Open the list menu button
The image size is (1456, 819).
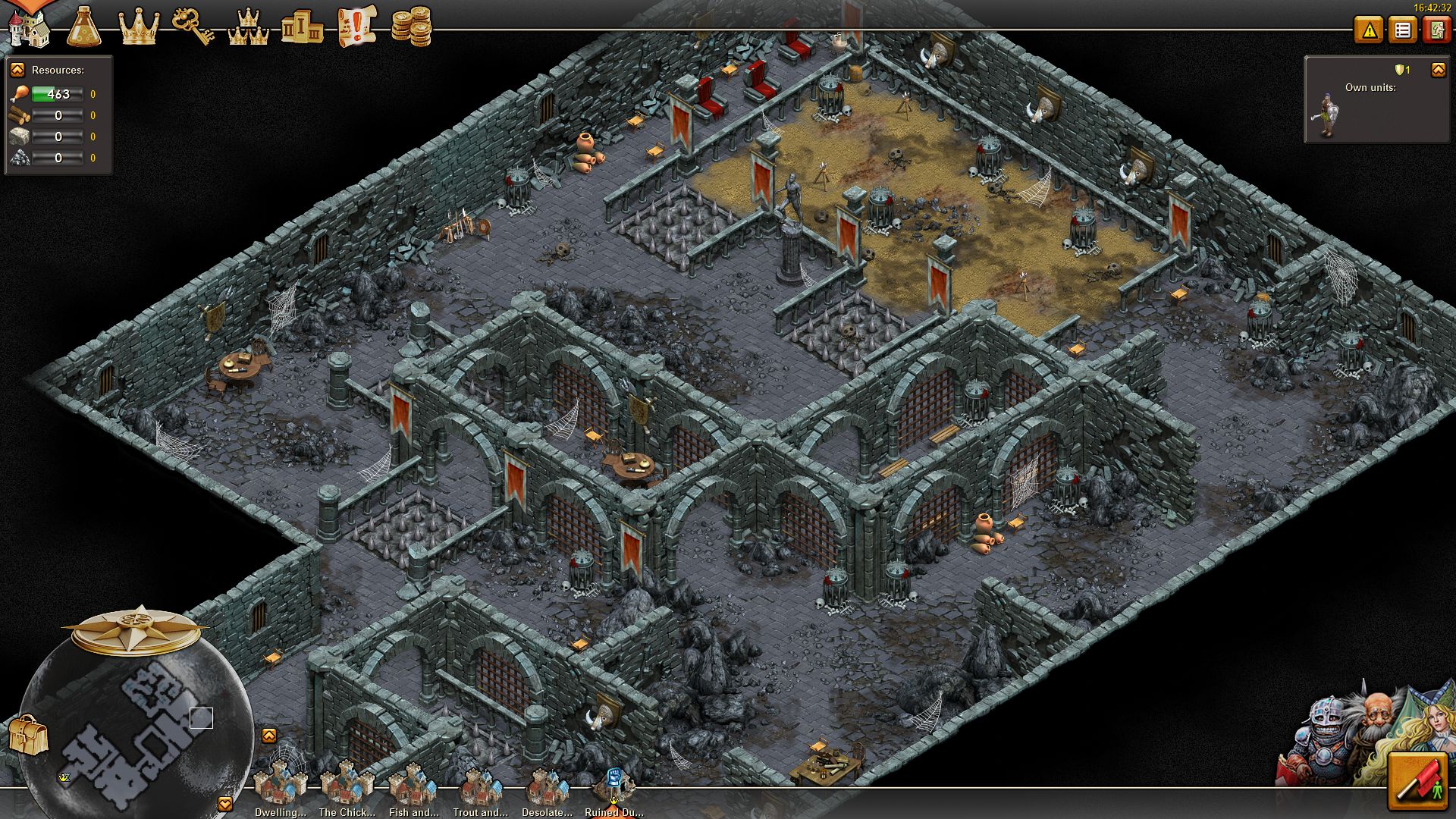(1403, 30)
